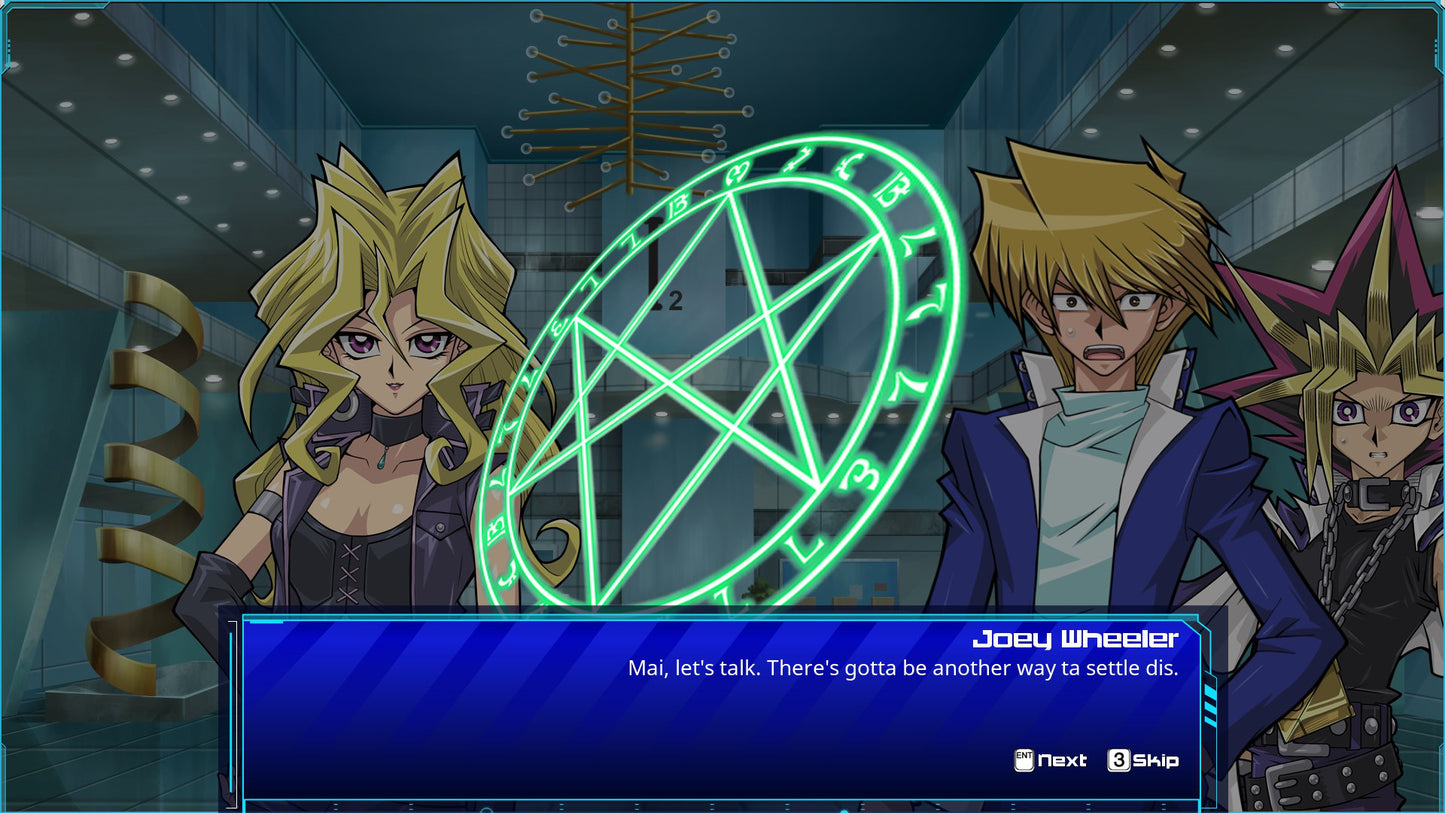
Task: Click the 3 key icon beside Skip
Action: [1117, 761]
